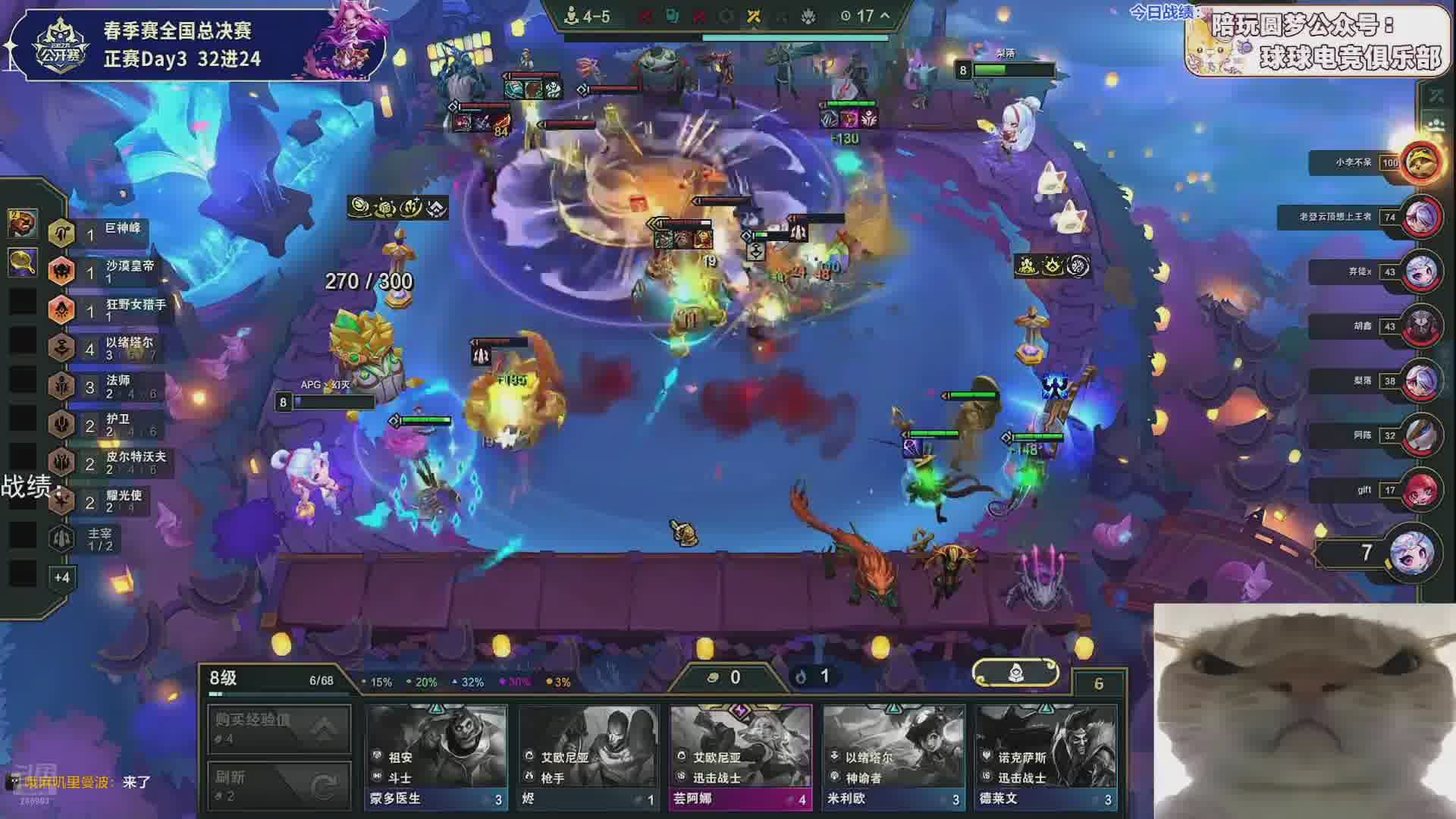Refresh the shop with 刷新
1456x819 pixels.
pyautogui.click(x=279, y=785)
